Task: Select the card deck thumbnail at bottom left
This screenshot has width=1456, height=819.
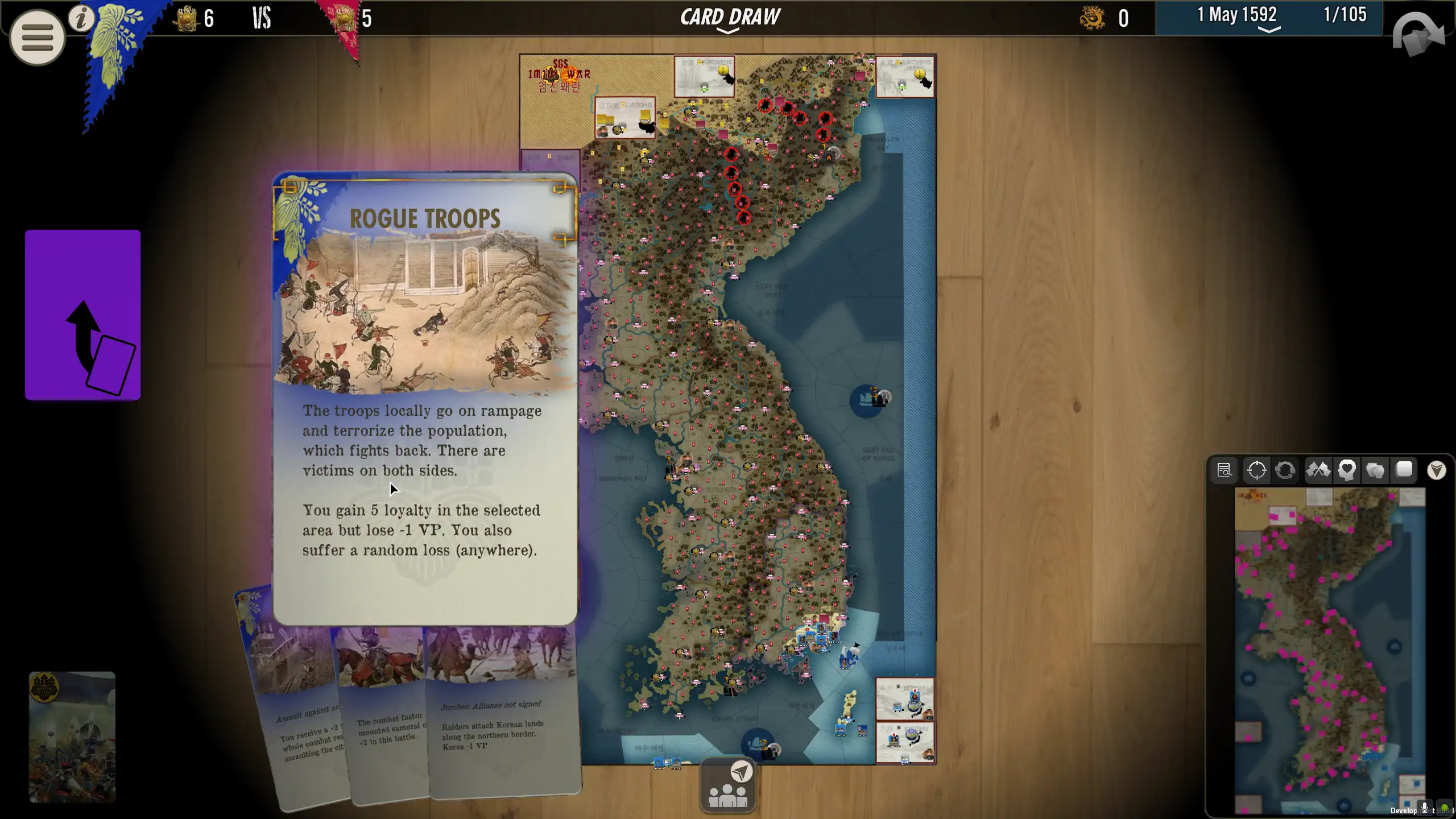Action: pyautogui.click(x=72, y=739)
